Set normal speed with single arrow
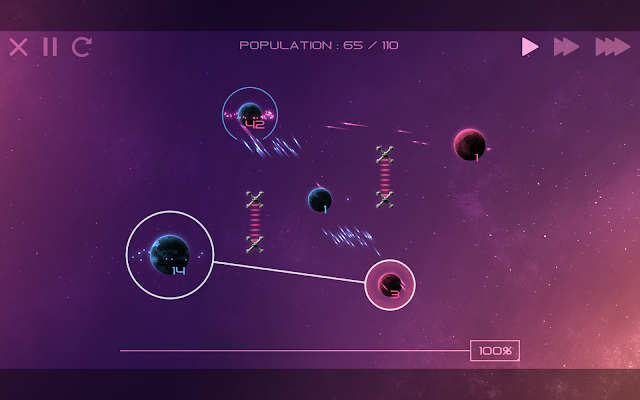This screenshot has height=400, width=640. tap(530, 46)
